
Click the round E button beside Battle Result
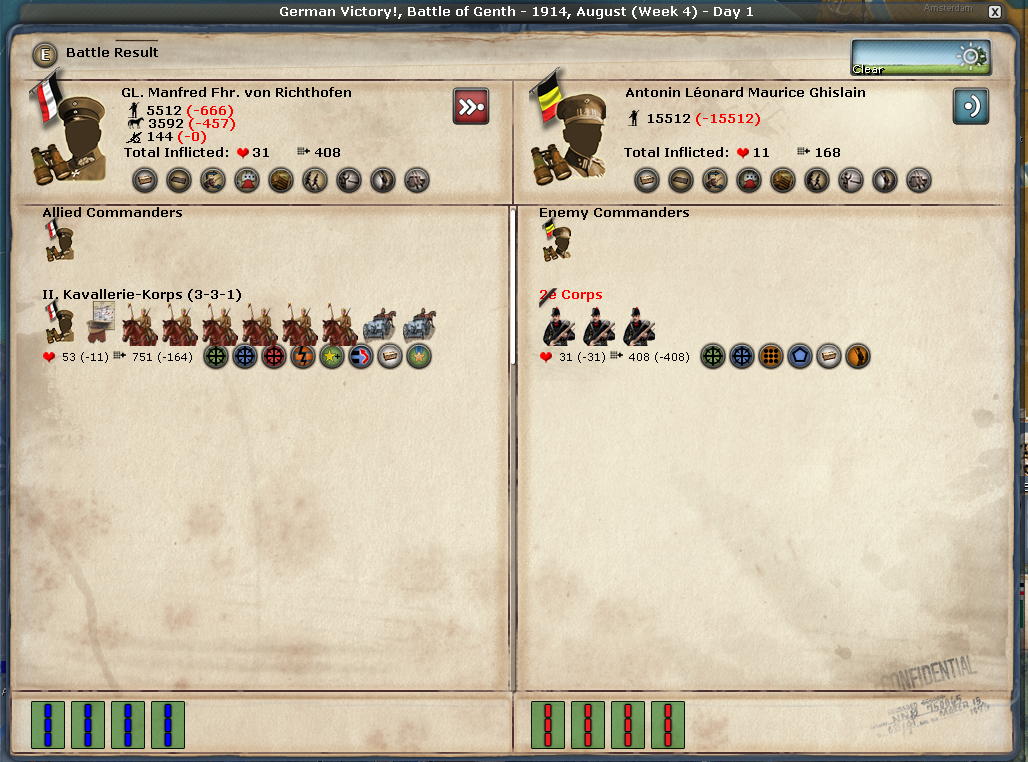(x=45, y=54)
